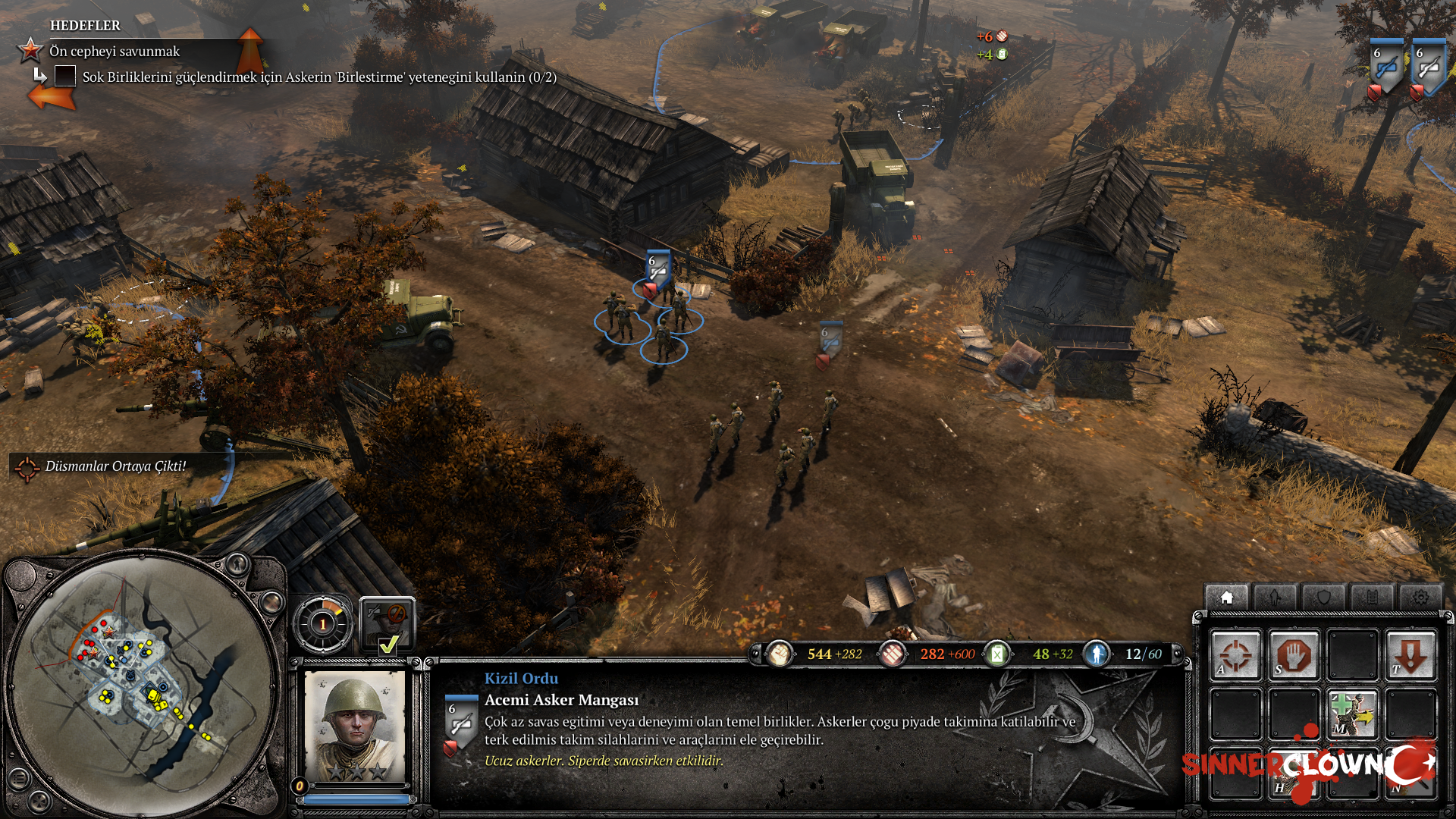Click the tactical minimap
This screenshot has height=819, width=1456.
(x=144, y=682)
